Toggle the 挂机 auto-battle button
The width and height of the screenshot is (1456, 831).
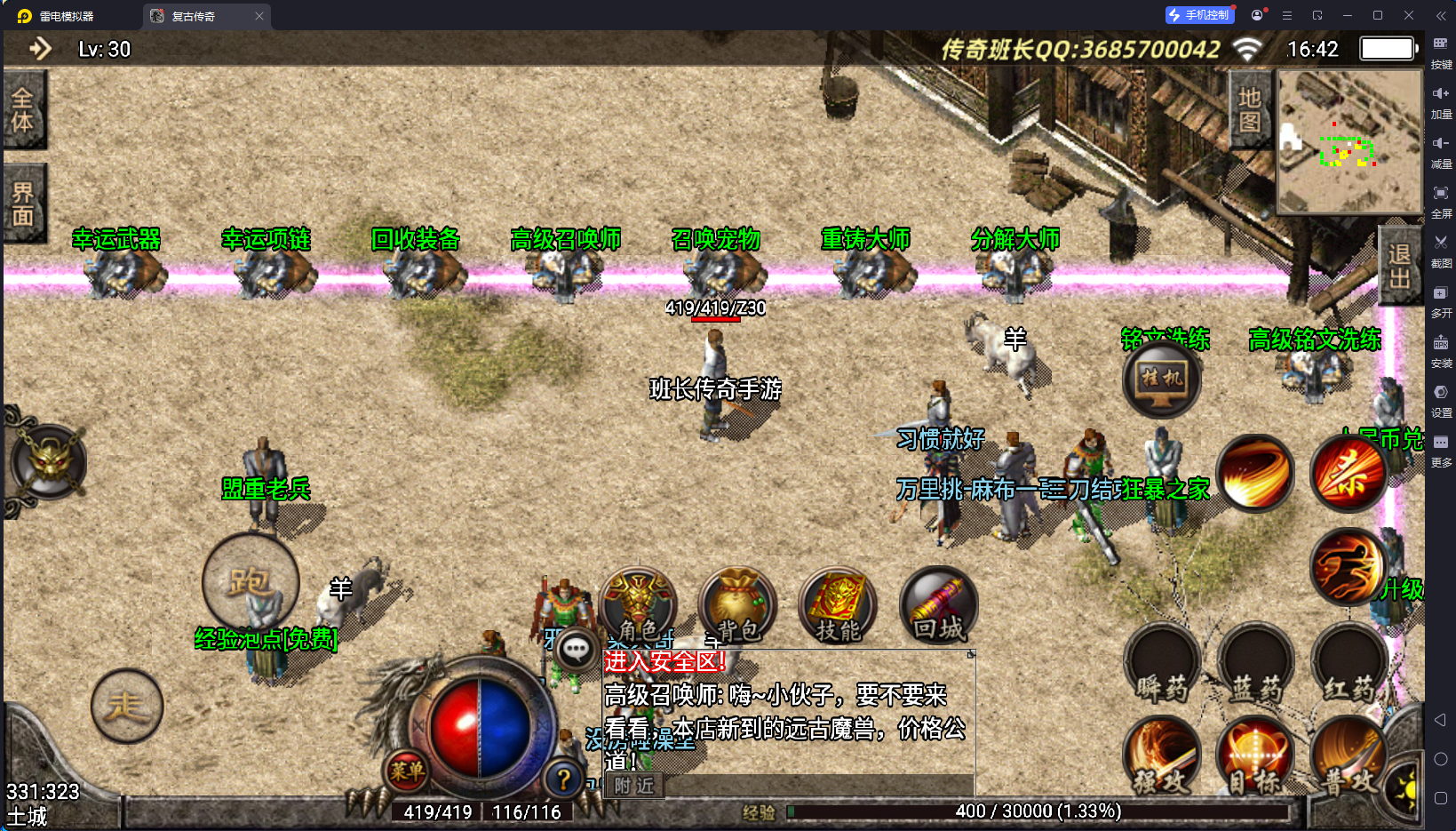point(1162,380)
